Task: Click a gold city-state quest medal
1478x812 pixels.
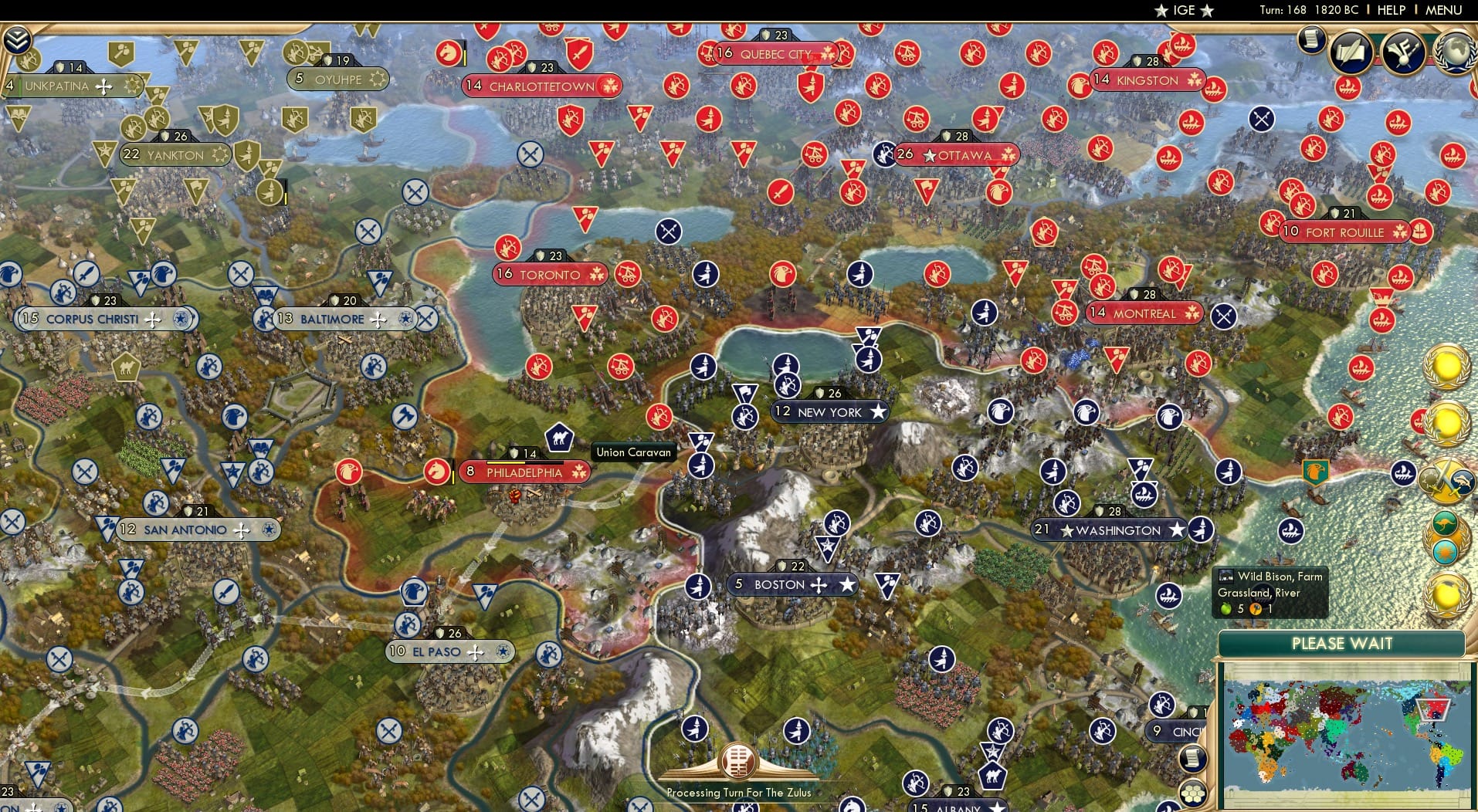Action: pos(1446,366)
